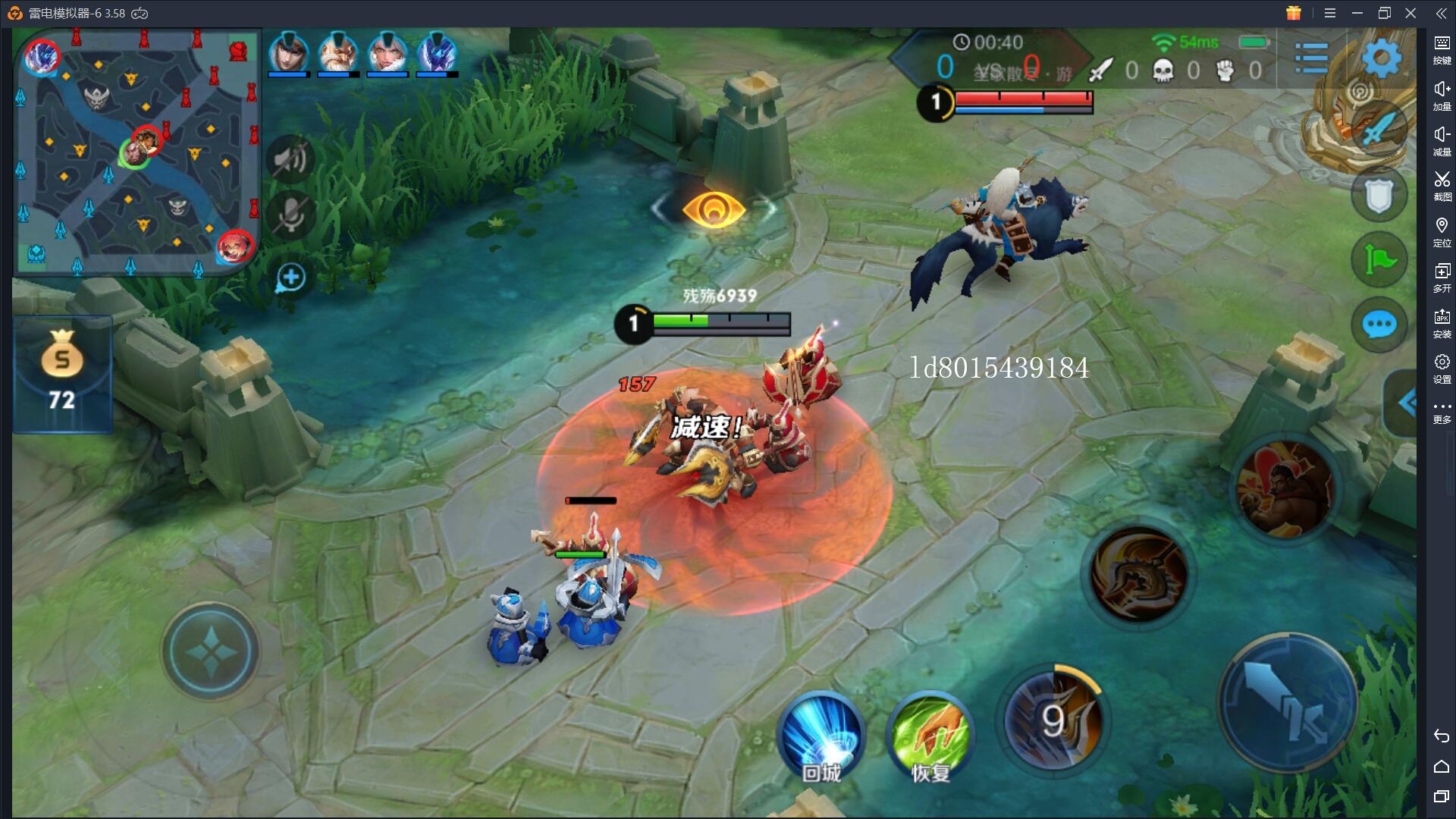Send the green flag signal
Screen dimensions: 1456x819
pos(1379,260)
